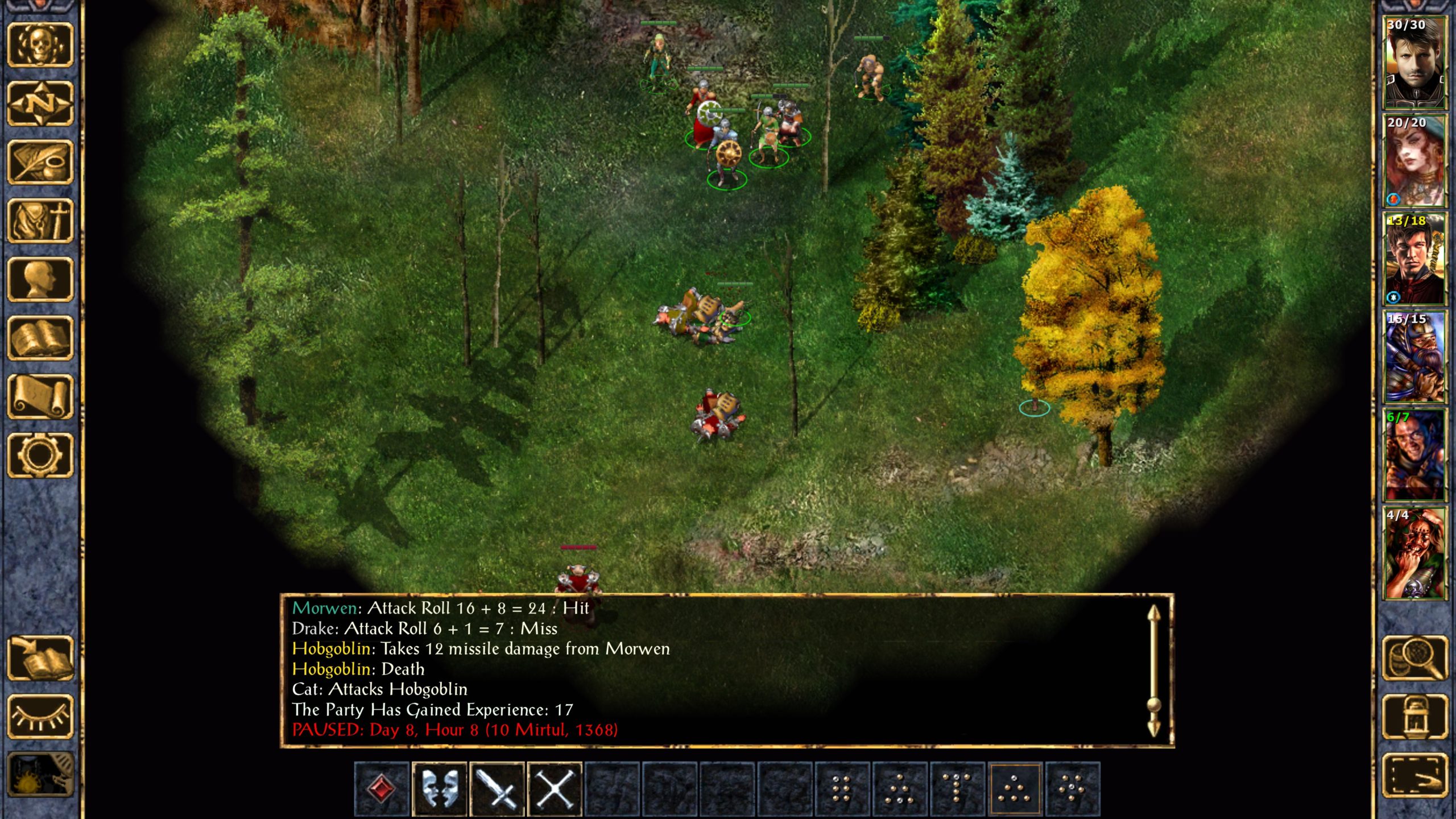Open the character record head icon
The width and height of the screenshot is (1456, 819).
(x=40, y=279)
